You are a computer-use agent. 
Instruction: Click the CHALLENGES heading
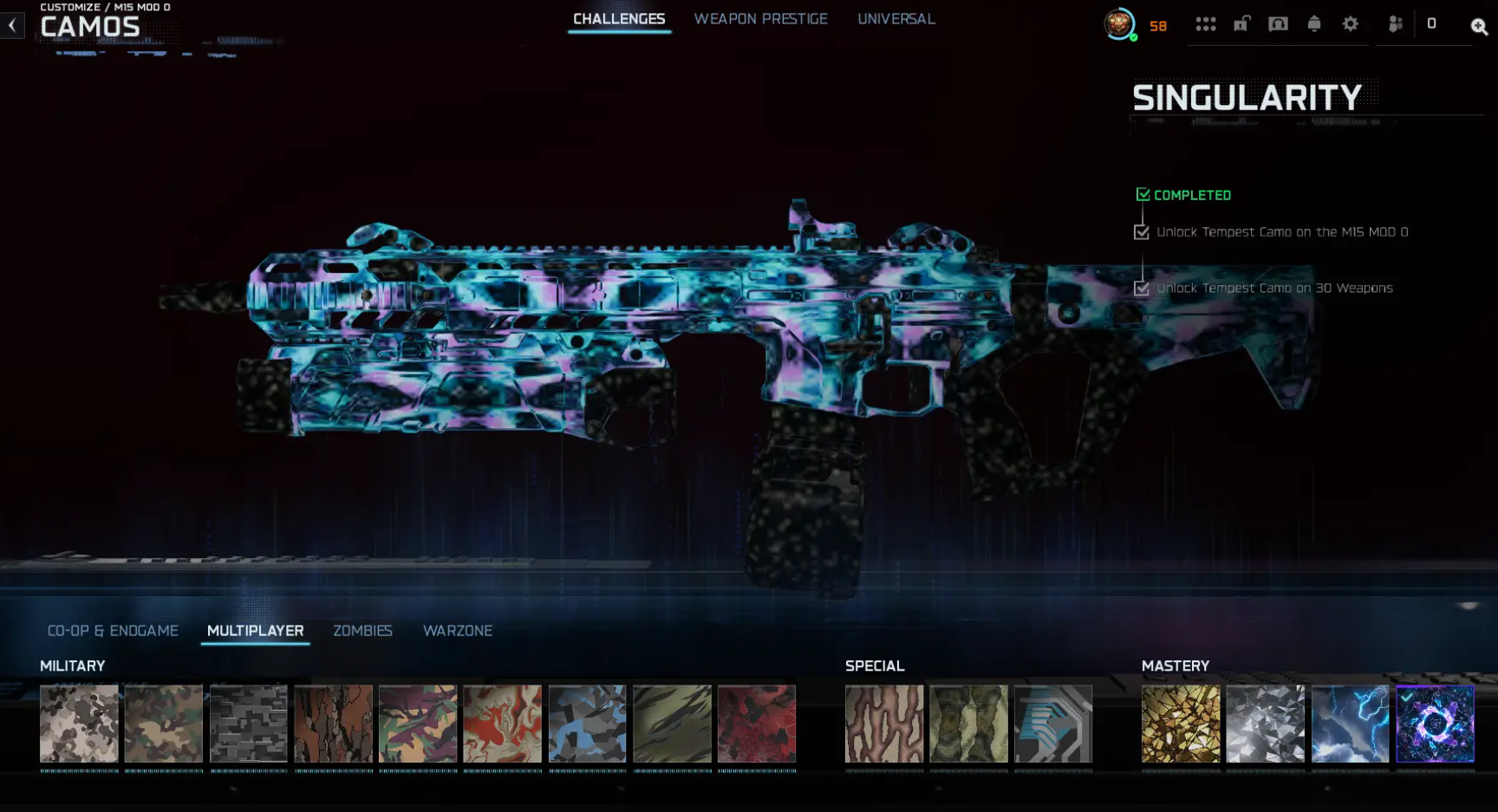[618, 18]
